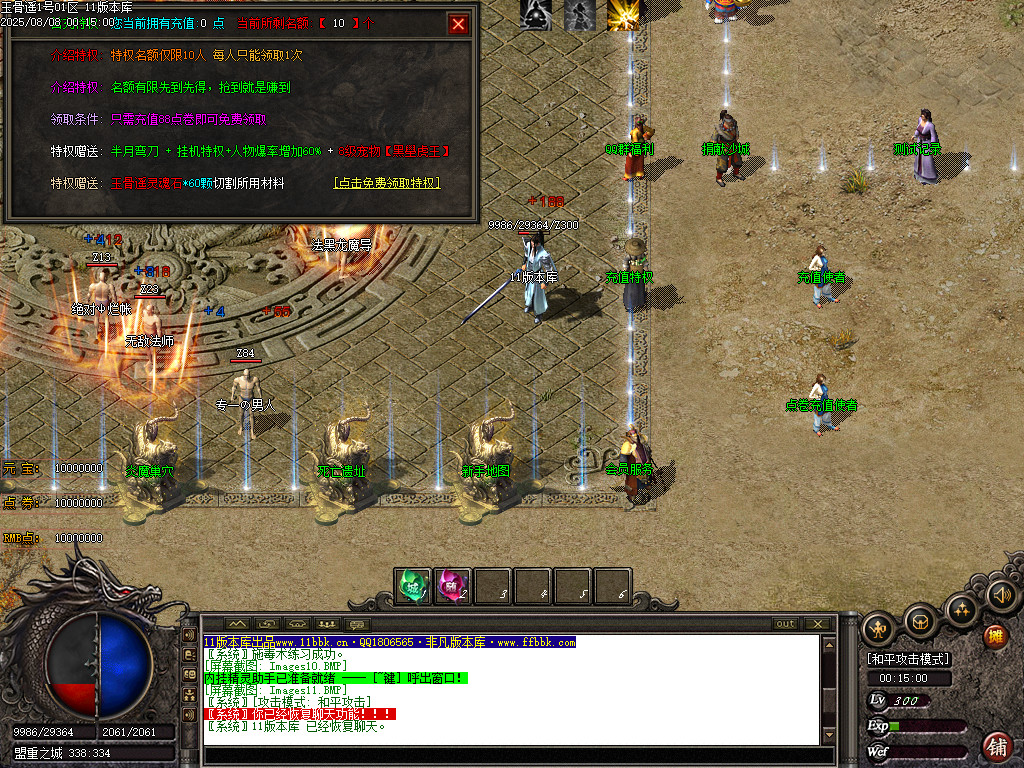Click the yellow free privilege claim link
The height and width of the screenshot is (768, 1024).
386,184
